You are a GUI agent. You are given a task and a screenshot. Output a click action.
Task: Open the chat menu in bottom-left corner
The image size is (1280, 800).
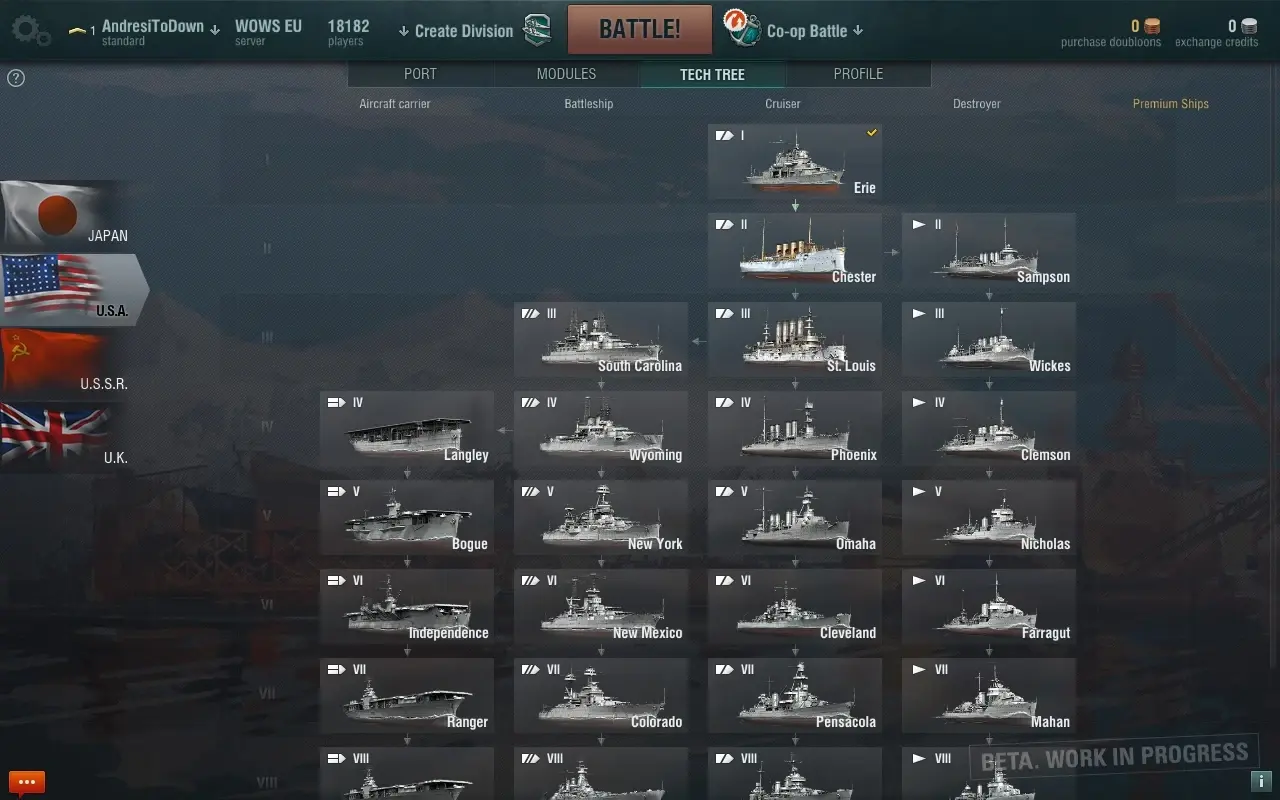[x=26, y=781]
